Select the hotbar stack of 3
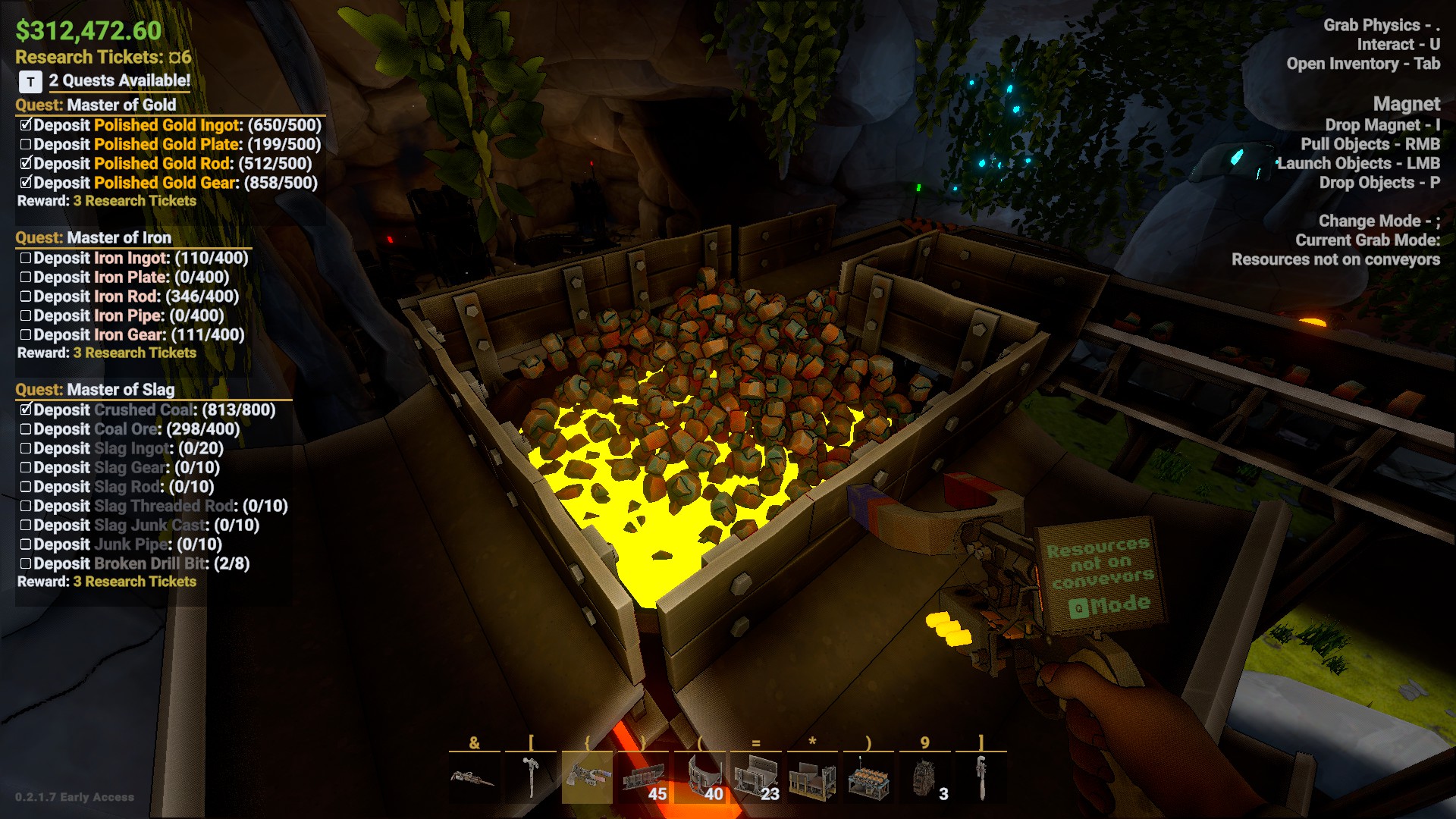1456x819 pixels. pos(924,778)
